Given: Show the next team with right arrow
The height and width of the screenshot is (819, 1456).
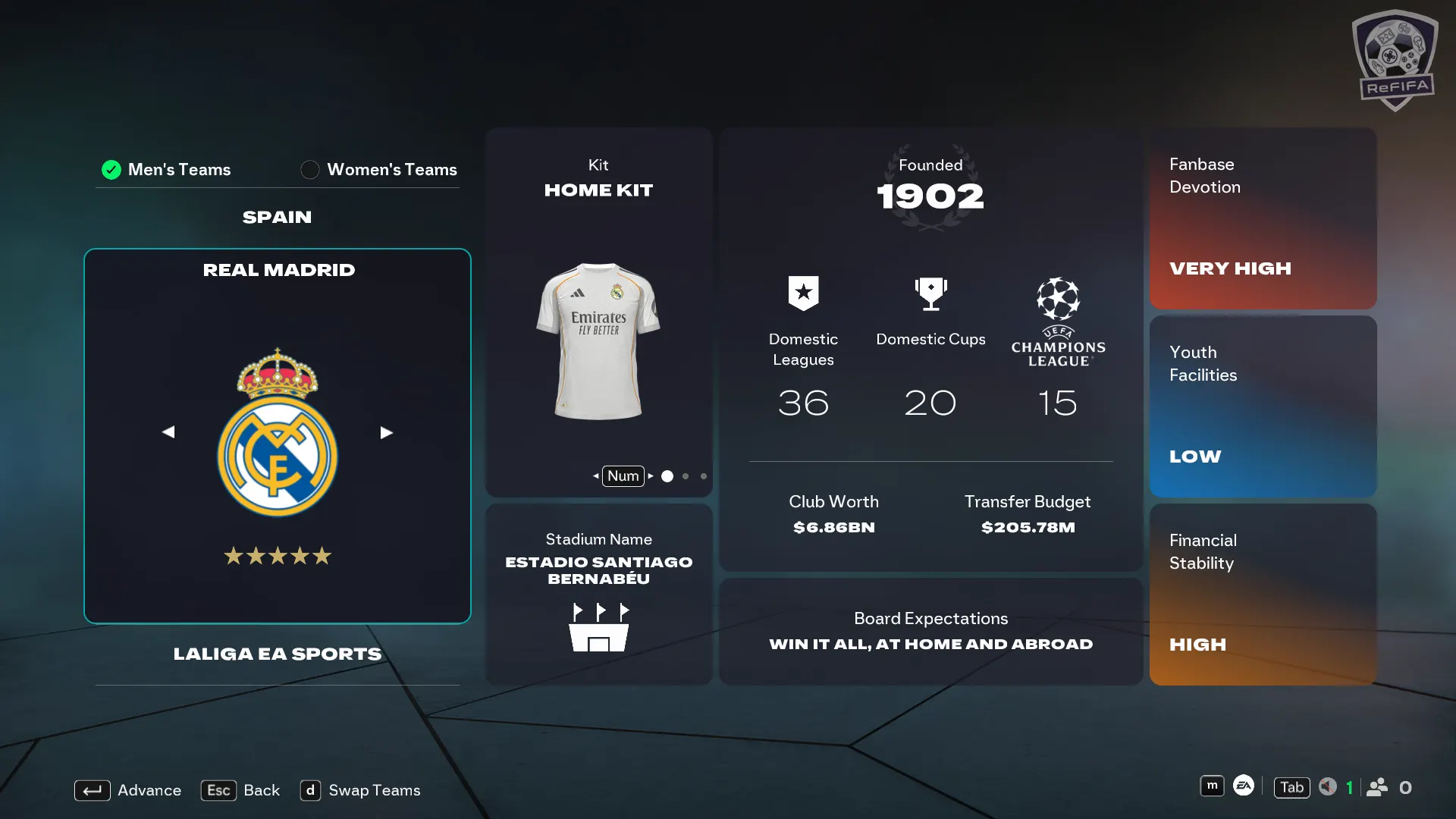Looking at the screenshot, I should 386,432.
